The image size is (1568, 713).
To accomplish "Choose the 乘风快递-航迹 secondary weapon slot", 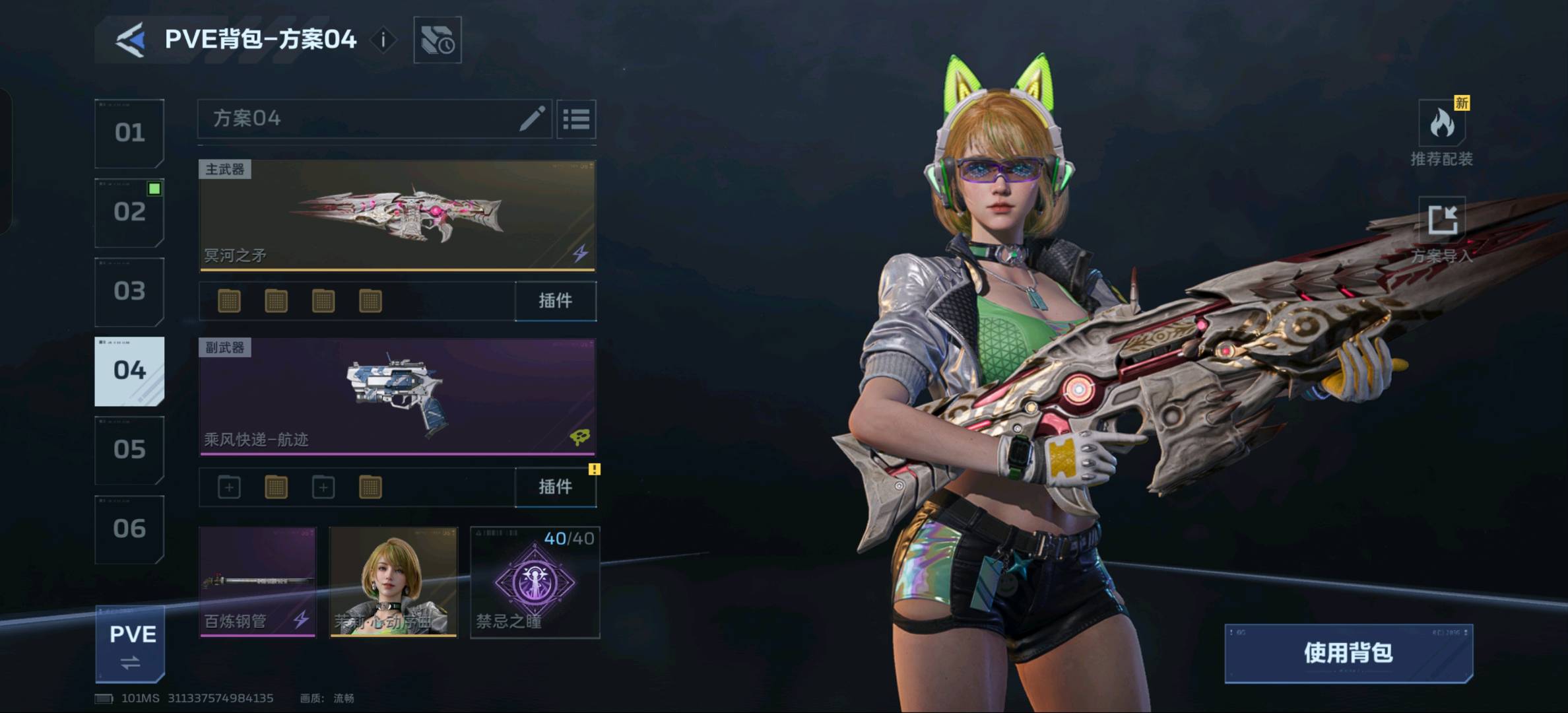I will click(397, 397).
